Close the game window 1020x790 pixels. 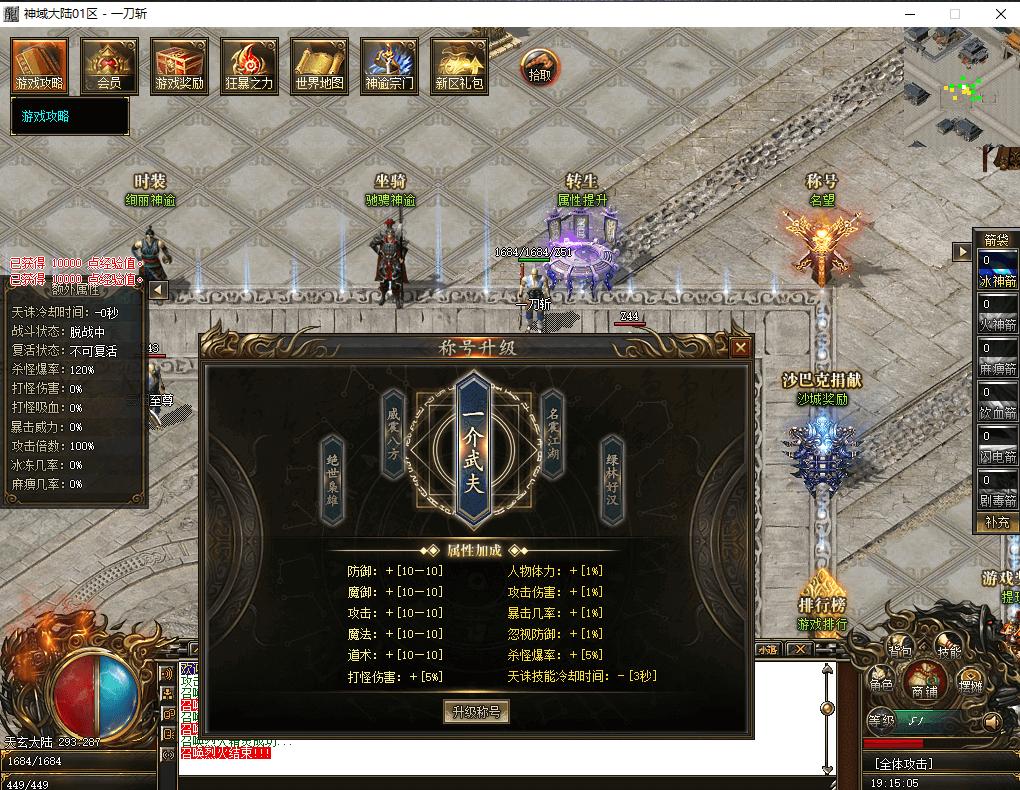(999, 14)
